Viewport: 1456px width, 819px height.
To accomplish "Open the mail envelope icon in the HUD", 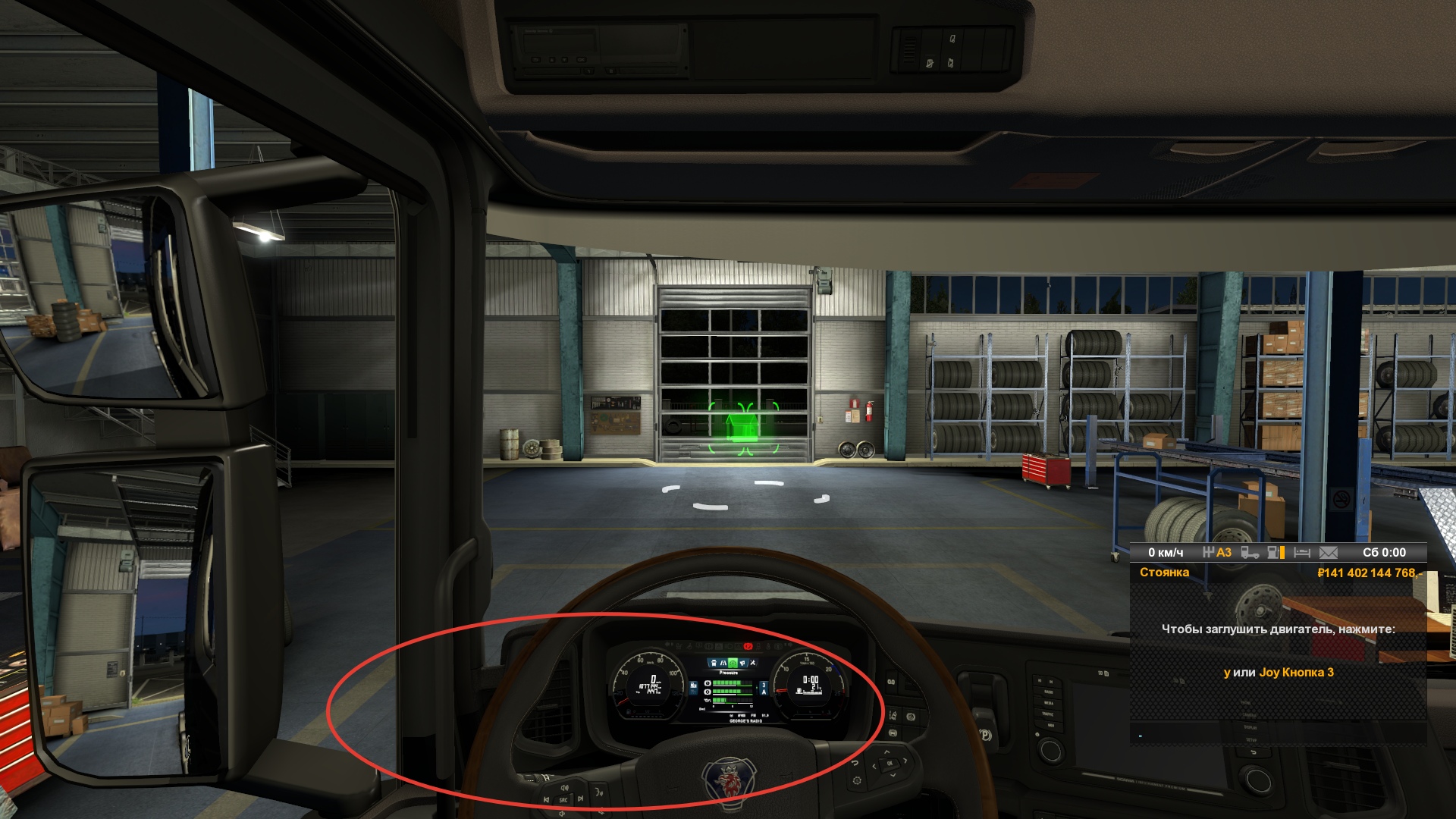I will coord(1329,553).
